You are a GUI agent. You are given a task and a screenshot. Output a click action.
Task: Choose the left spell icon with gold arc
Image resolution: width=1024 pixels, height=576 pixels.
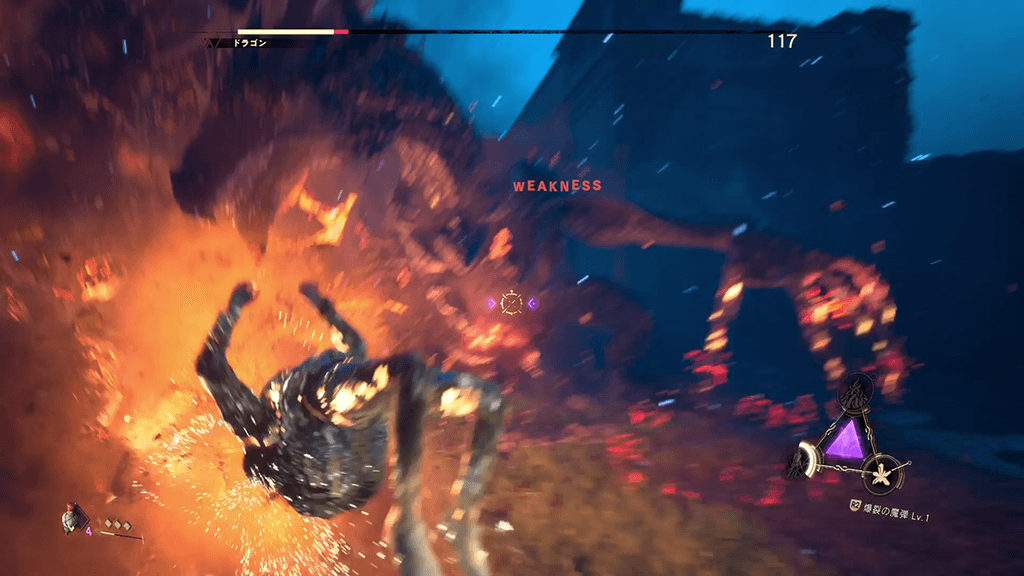[x=806, y=462]
